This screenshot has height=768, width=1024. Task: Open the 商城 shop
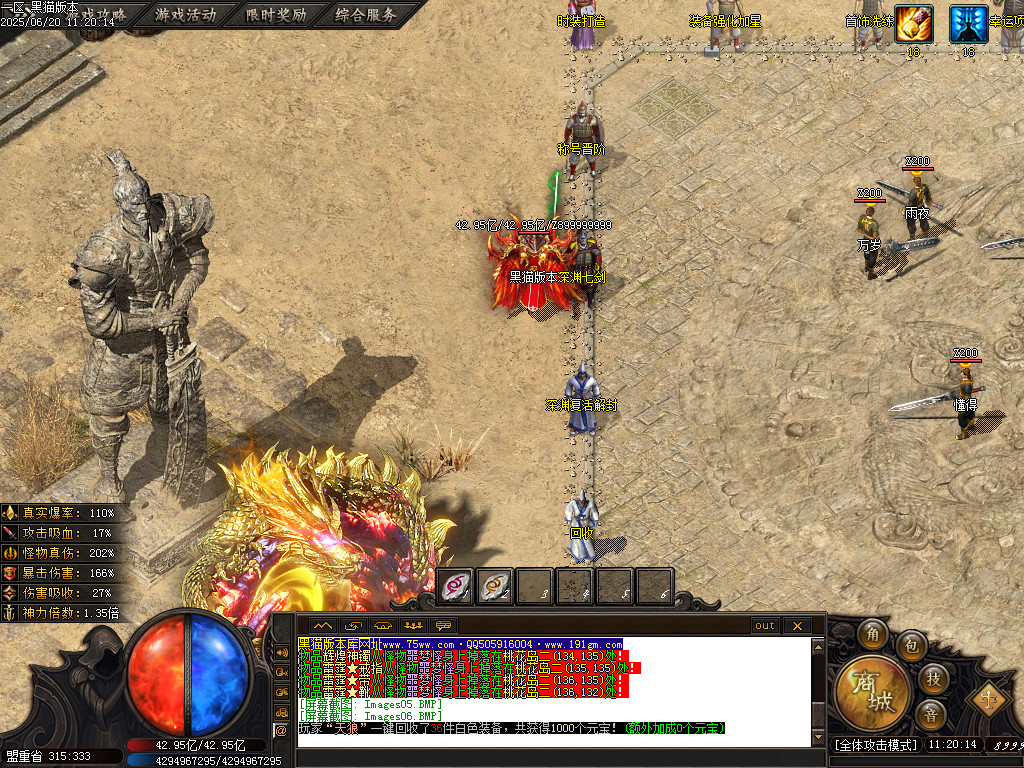pyautogui.click(x=872, y=690)
